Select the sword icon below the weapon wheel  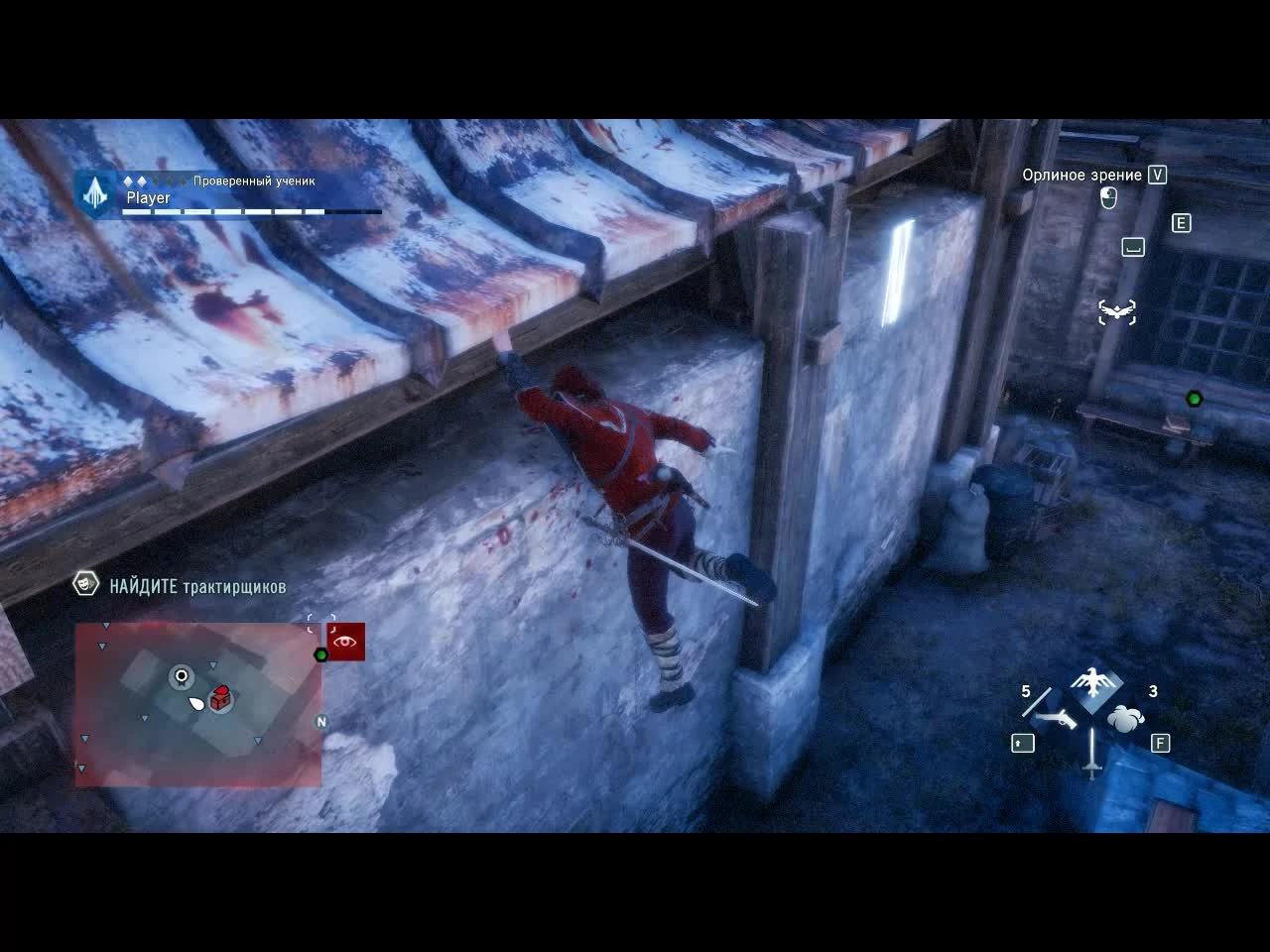(x=1091, y=767)
